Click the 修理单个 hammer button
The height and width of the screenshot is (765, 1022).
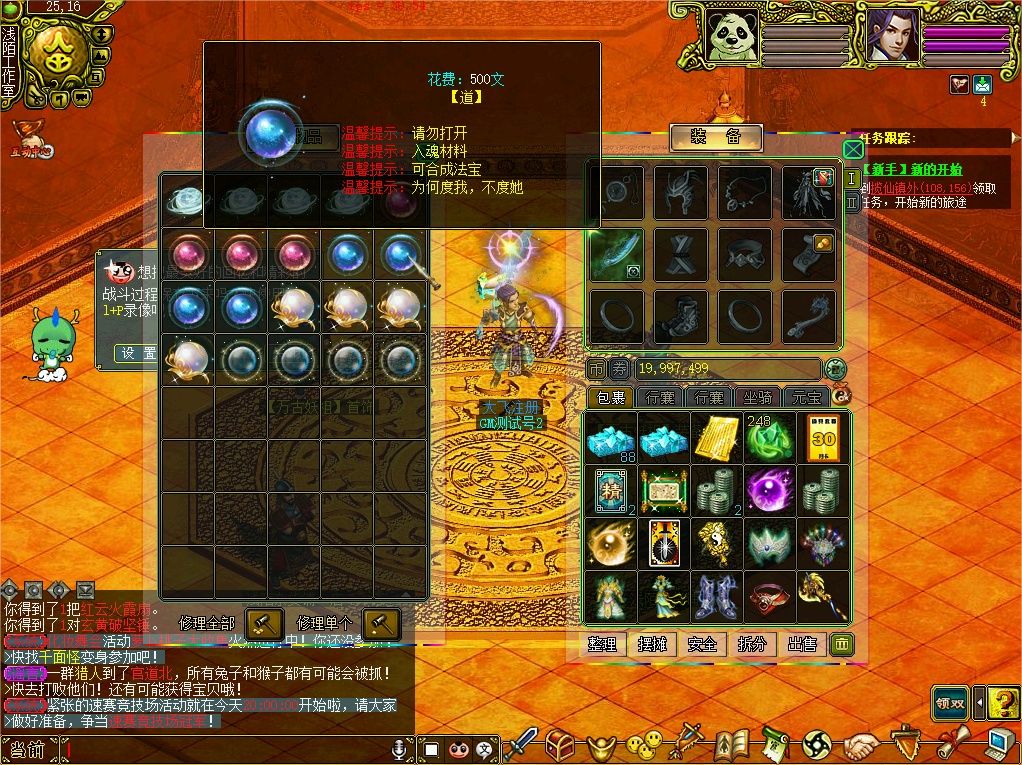point(381,622)
